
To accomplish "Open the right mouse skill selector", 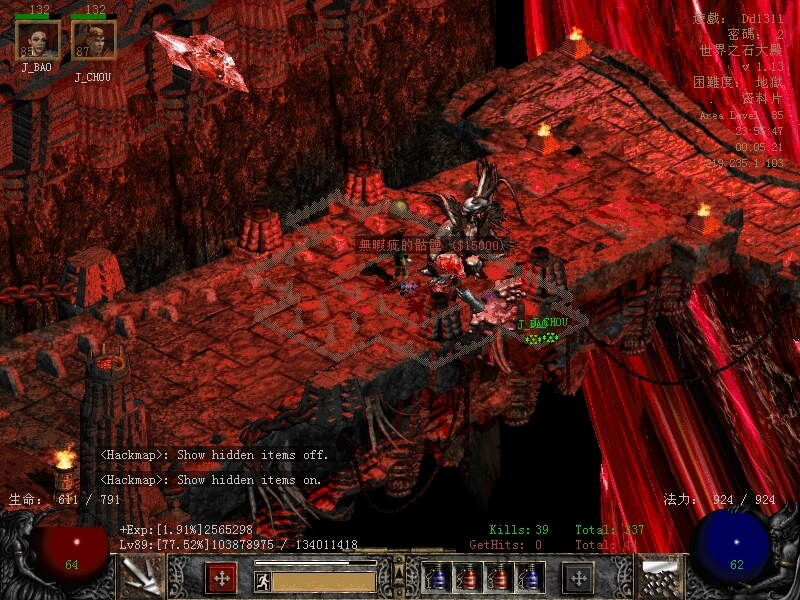I will (662, 578).
